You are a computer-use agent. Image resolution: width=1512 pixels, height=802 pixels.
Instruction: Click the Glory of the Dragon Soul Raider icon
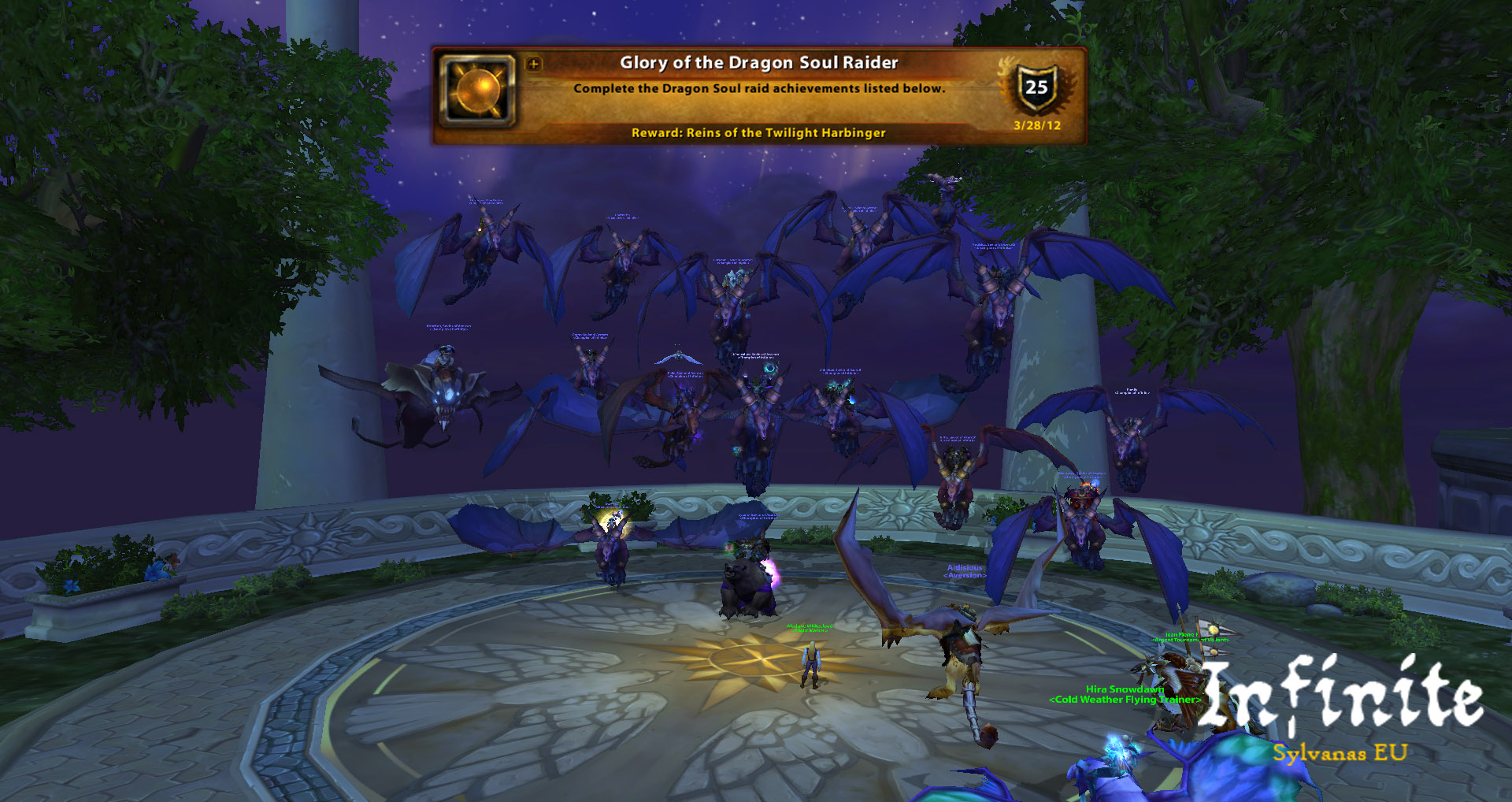477,90
